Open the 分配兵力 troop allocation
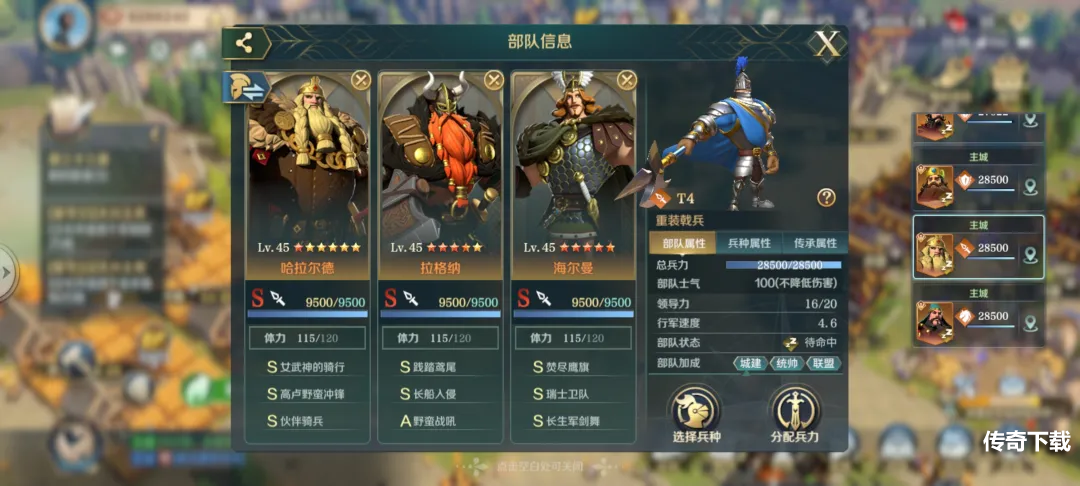The width and height of the screenshot is (1080, 486). pyautogui.click(x=795, y=415)
